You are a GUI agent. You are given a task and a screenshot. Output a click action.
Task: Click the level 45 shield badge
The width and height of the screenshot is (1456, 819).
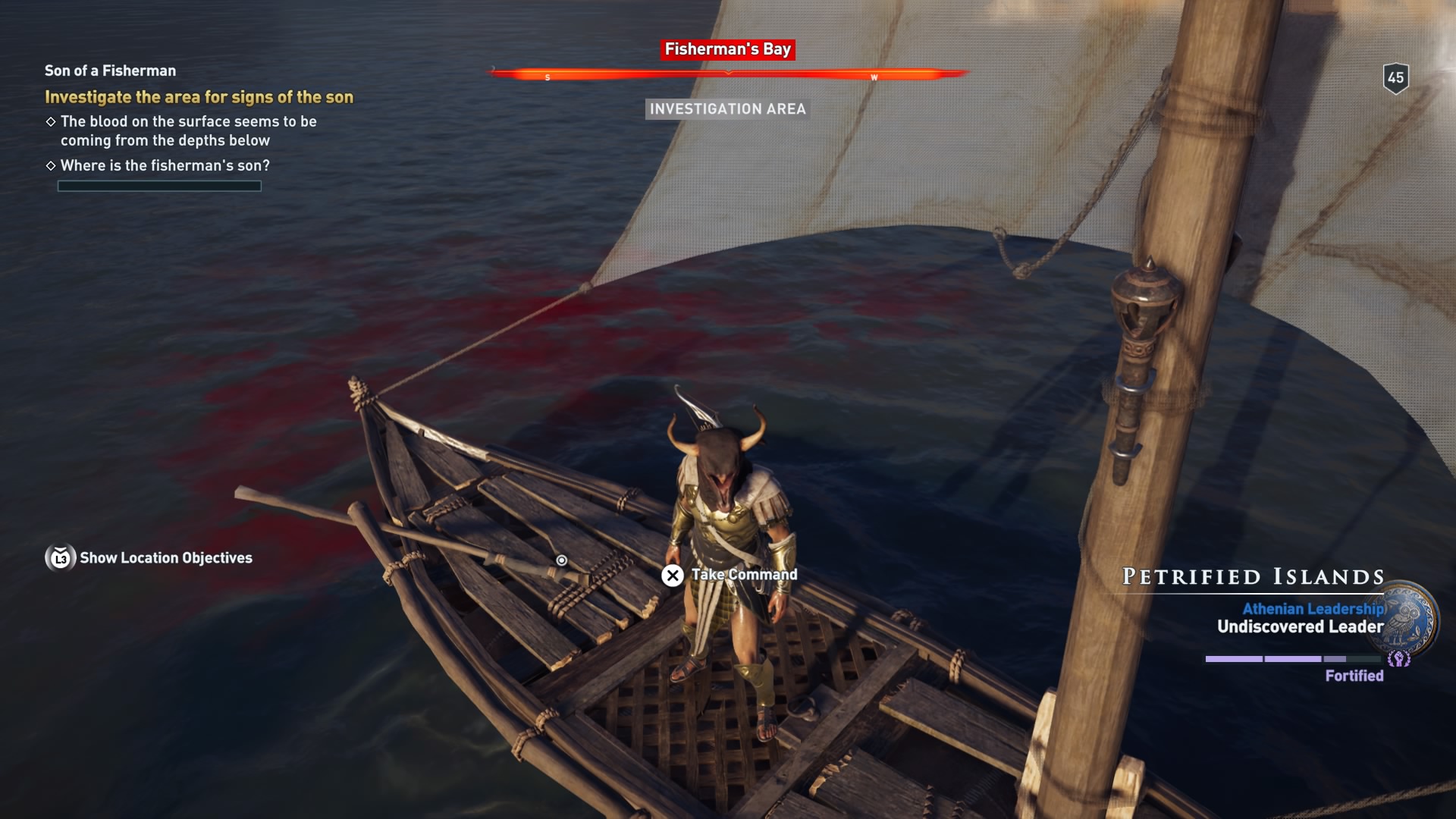1395,77
